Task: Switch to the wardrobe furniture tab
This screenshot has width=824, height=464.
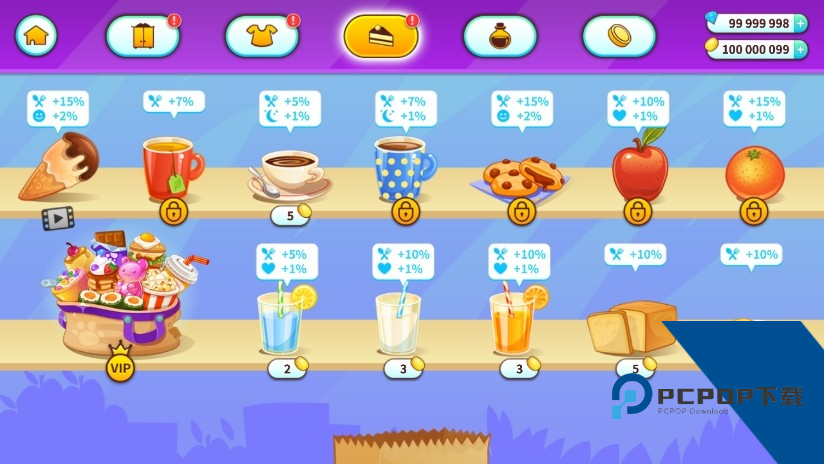Action: pos(142,36)
